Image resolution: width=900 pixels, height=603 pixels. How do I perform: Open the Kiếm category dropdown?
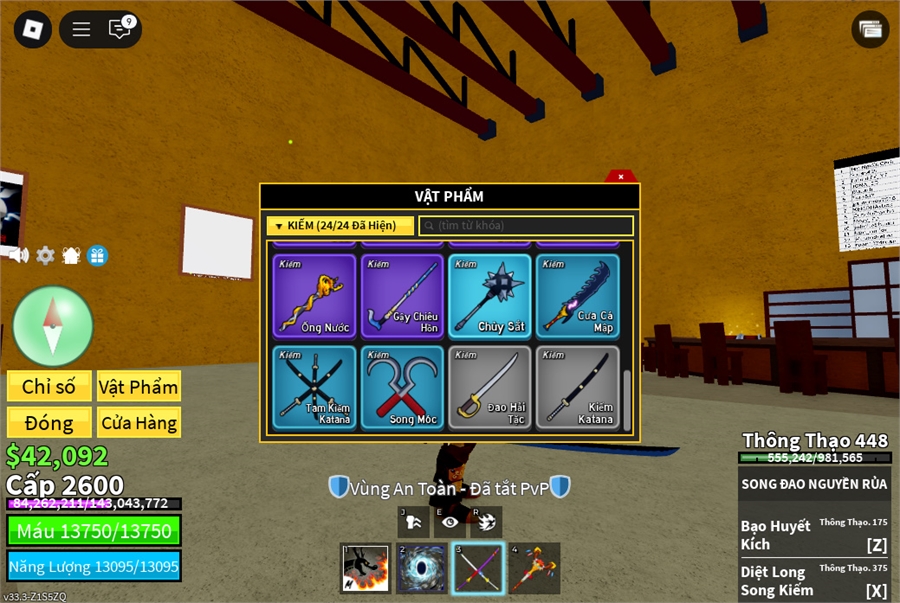click(340, 226)
